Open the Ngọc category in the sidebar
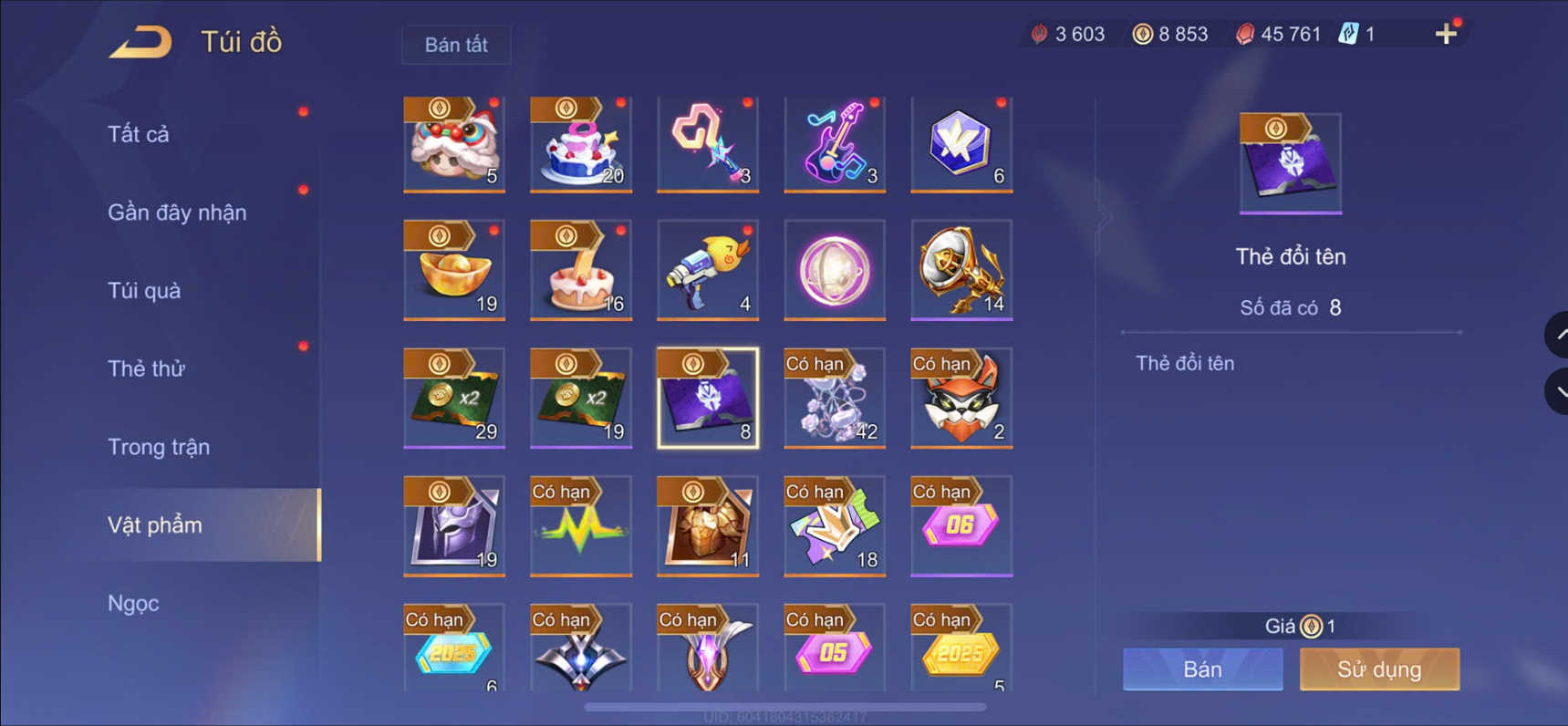 pyautogui.click(x=134, y=603)
